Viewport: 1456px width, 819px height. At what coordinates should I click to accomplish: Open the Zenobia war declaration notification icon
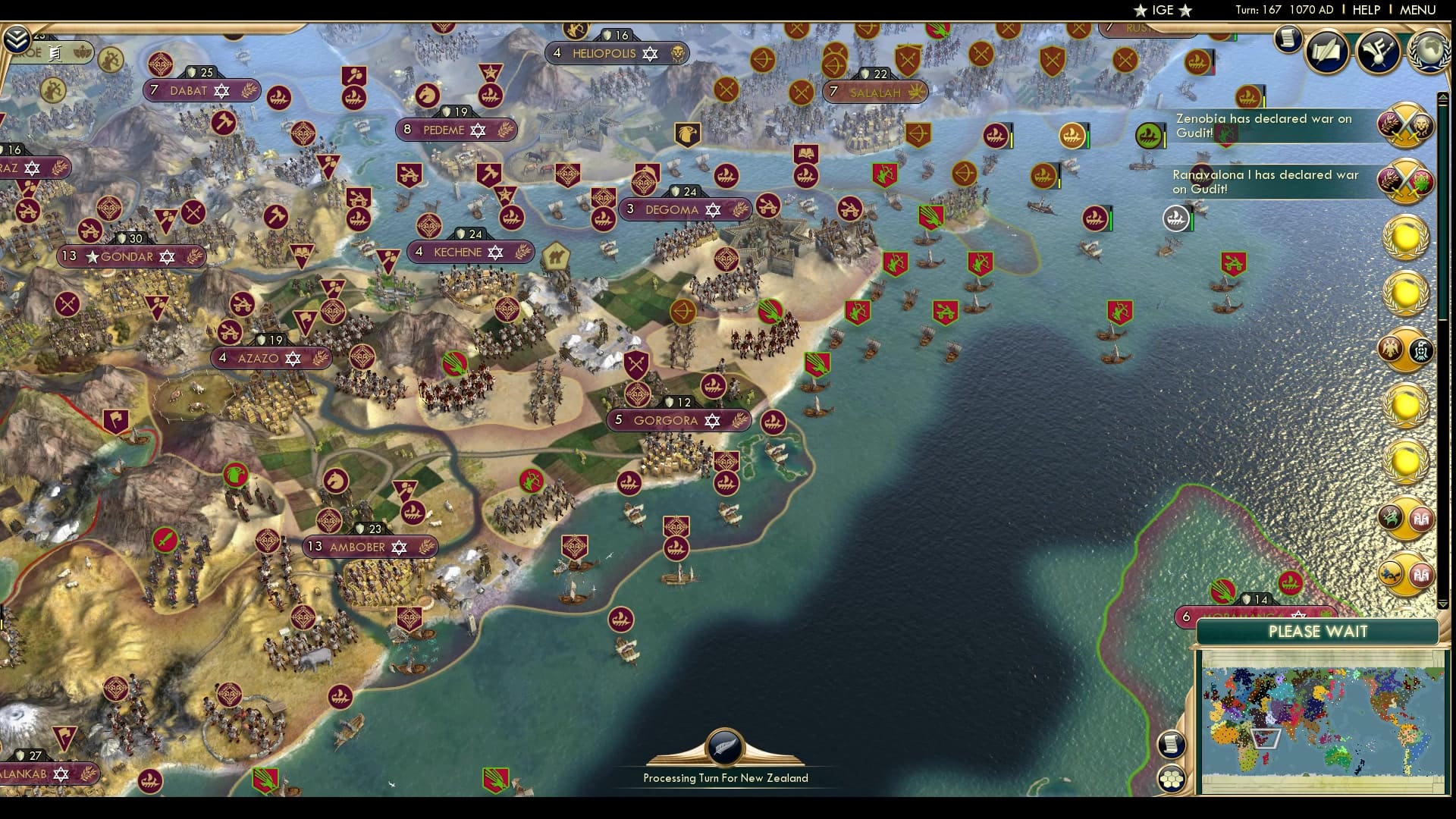point(1407,125)
